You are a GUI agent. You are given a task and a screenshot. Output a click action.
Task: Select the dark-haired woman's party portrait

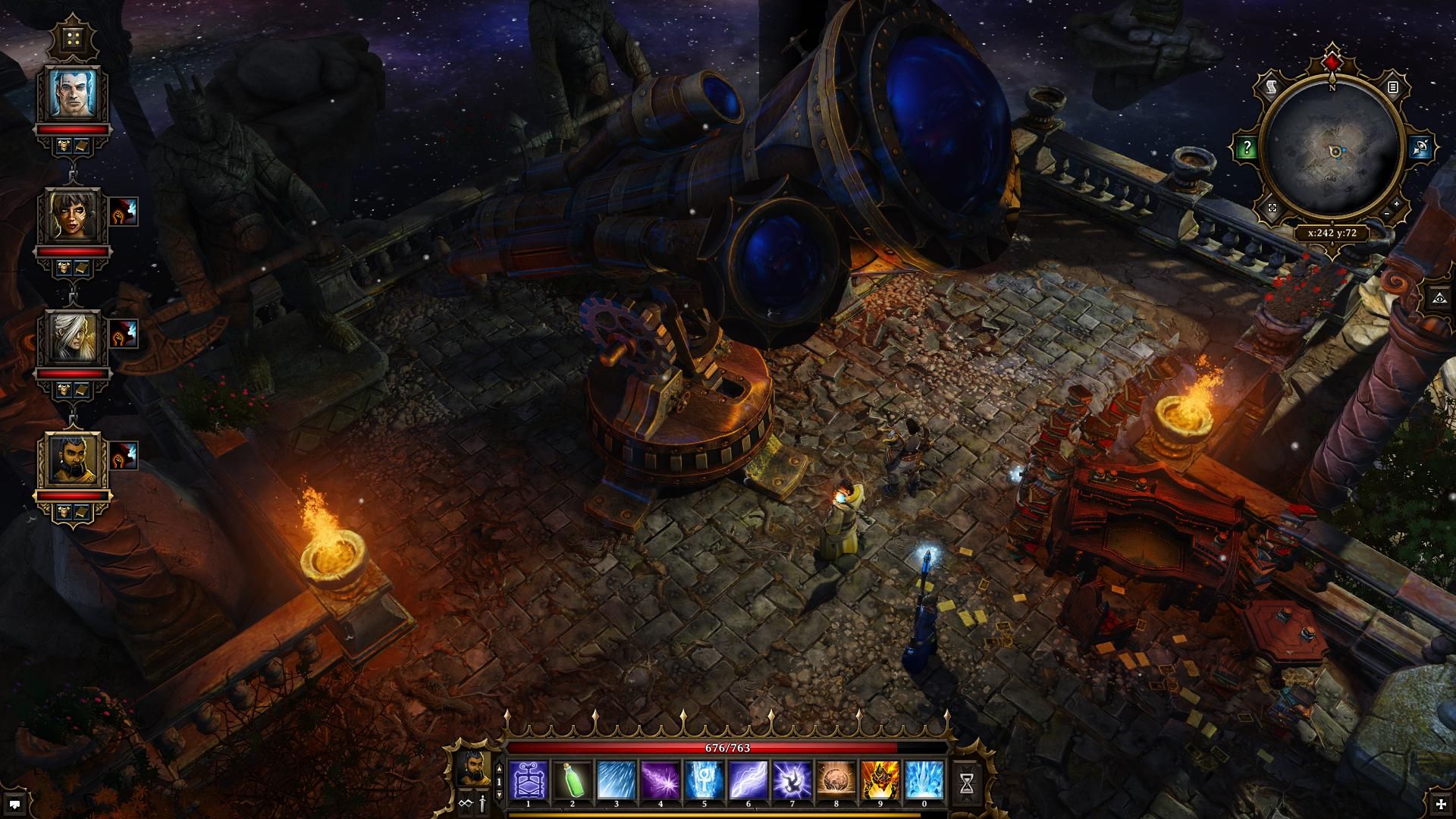(x=75, y=215)
